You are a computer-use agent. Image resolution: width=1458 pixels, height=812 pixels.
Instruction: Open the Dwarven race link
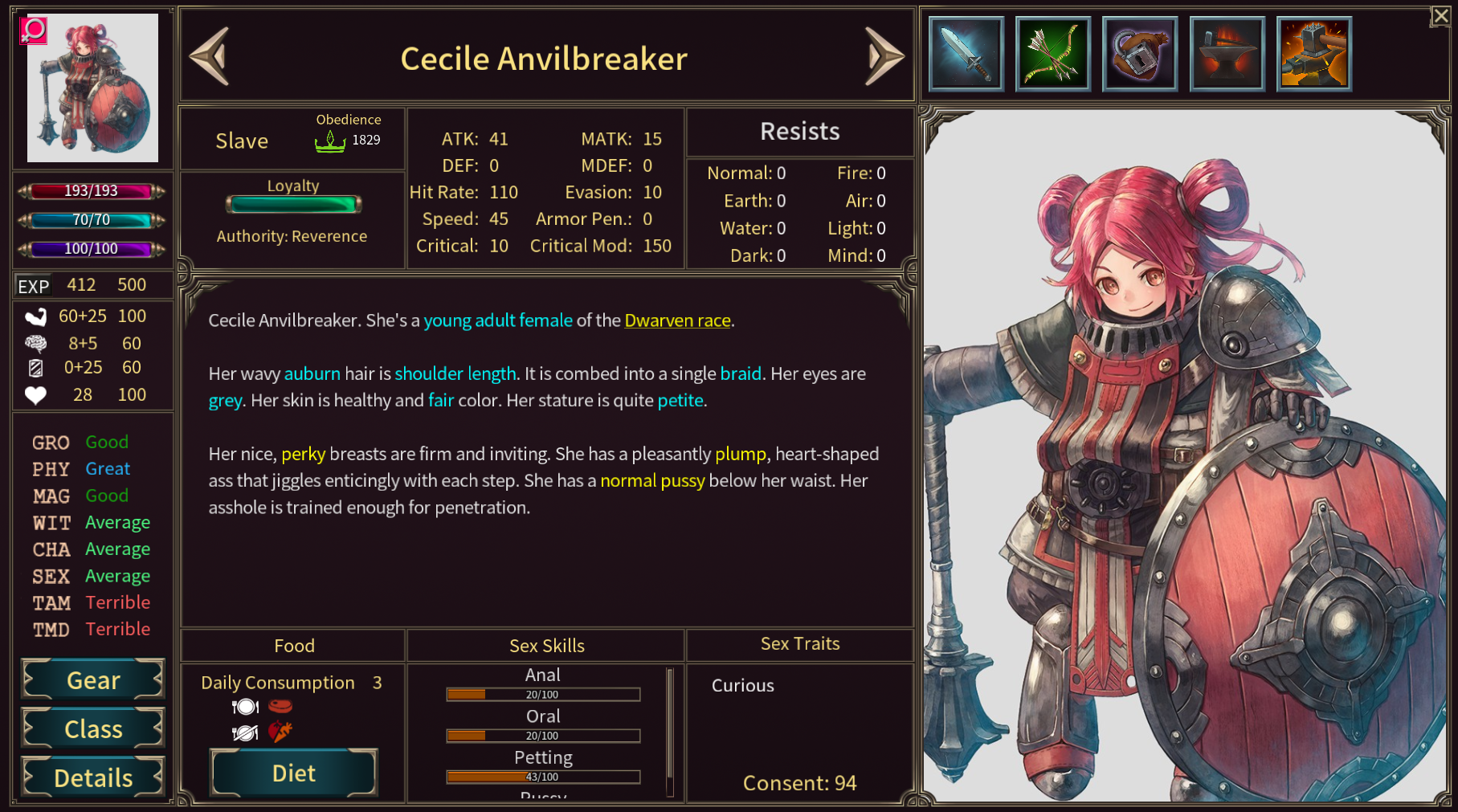click(677, 320)
